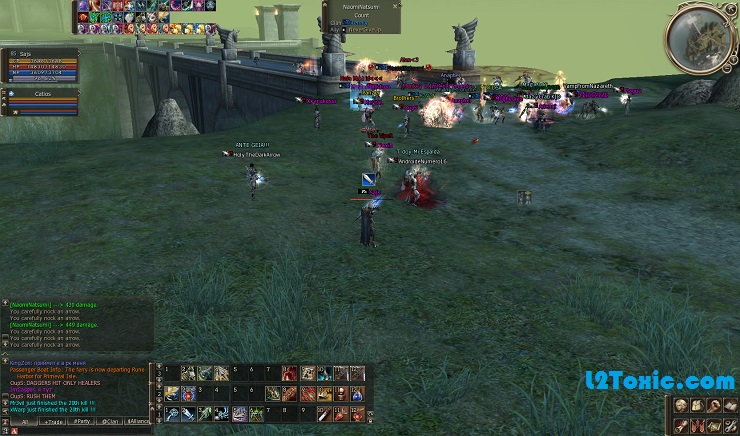
Task: Switch to the #Party chat tab
Action: pyautogui.click(x=80, y=422)
